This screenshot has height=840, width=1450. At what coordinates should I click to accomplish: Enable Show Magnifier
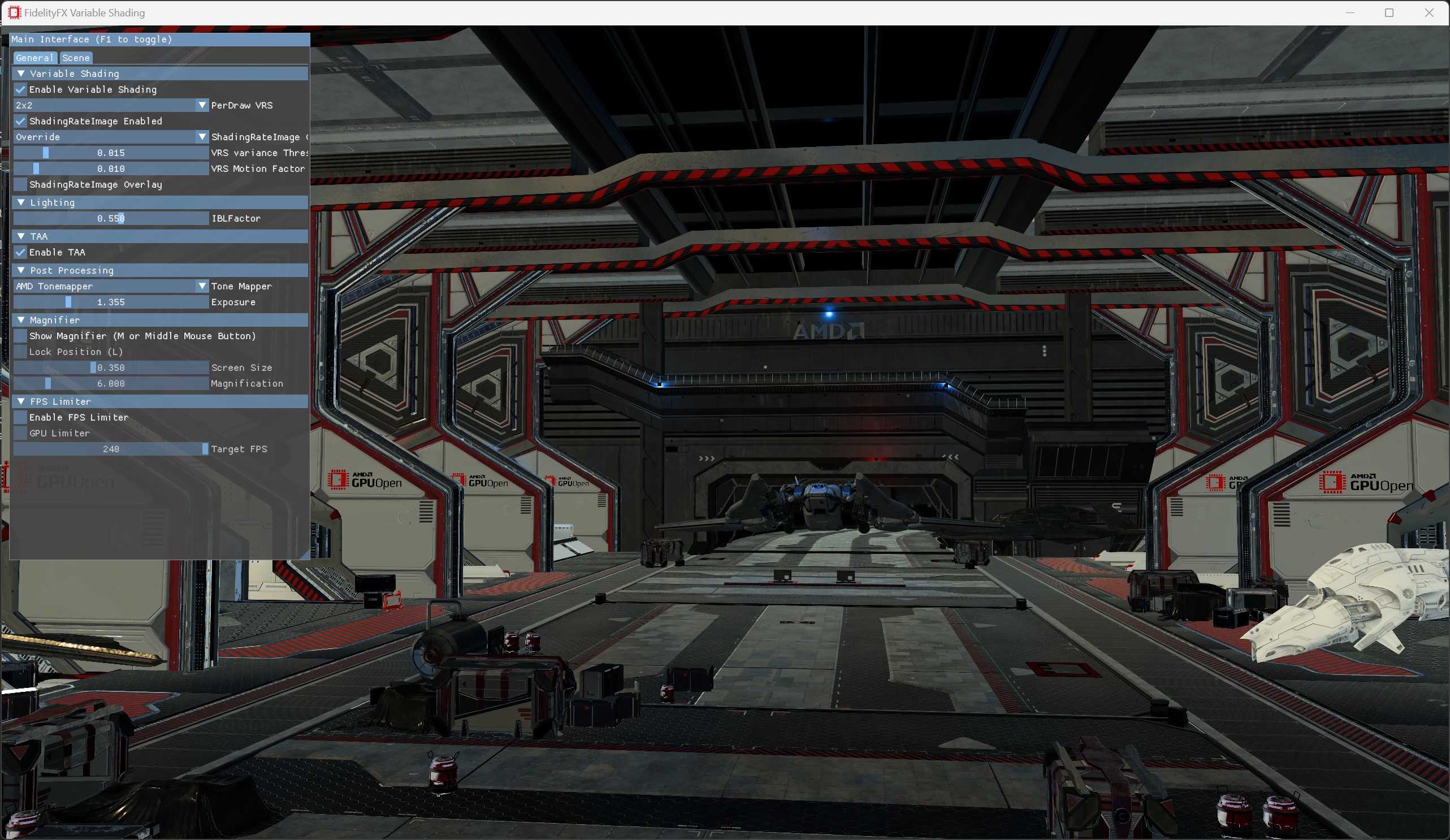19,336
